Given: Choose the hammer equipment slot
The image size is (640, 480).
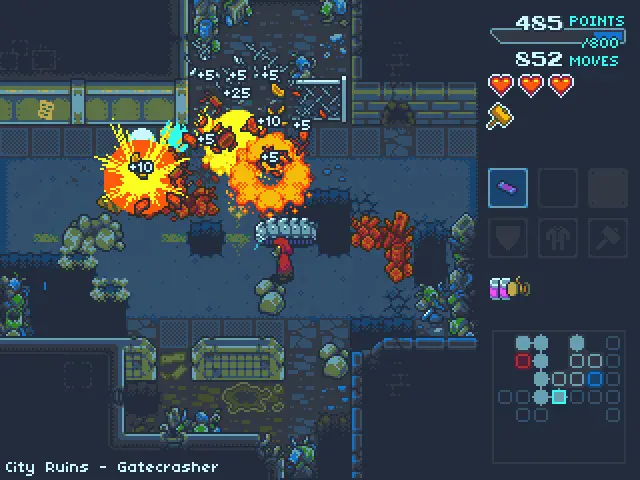Looking at the screenshot, I should [x=607, y=238].
